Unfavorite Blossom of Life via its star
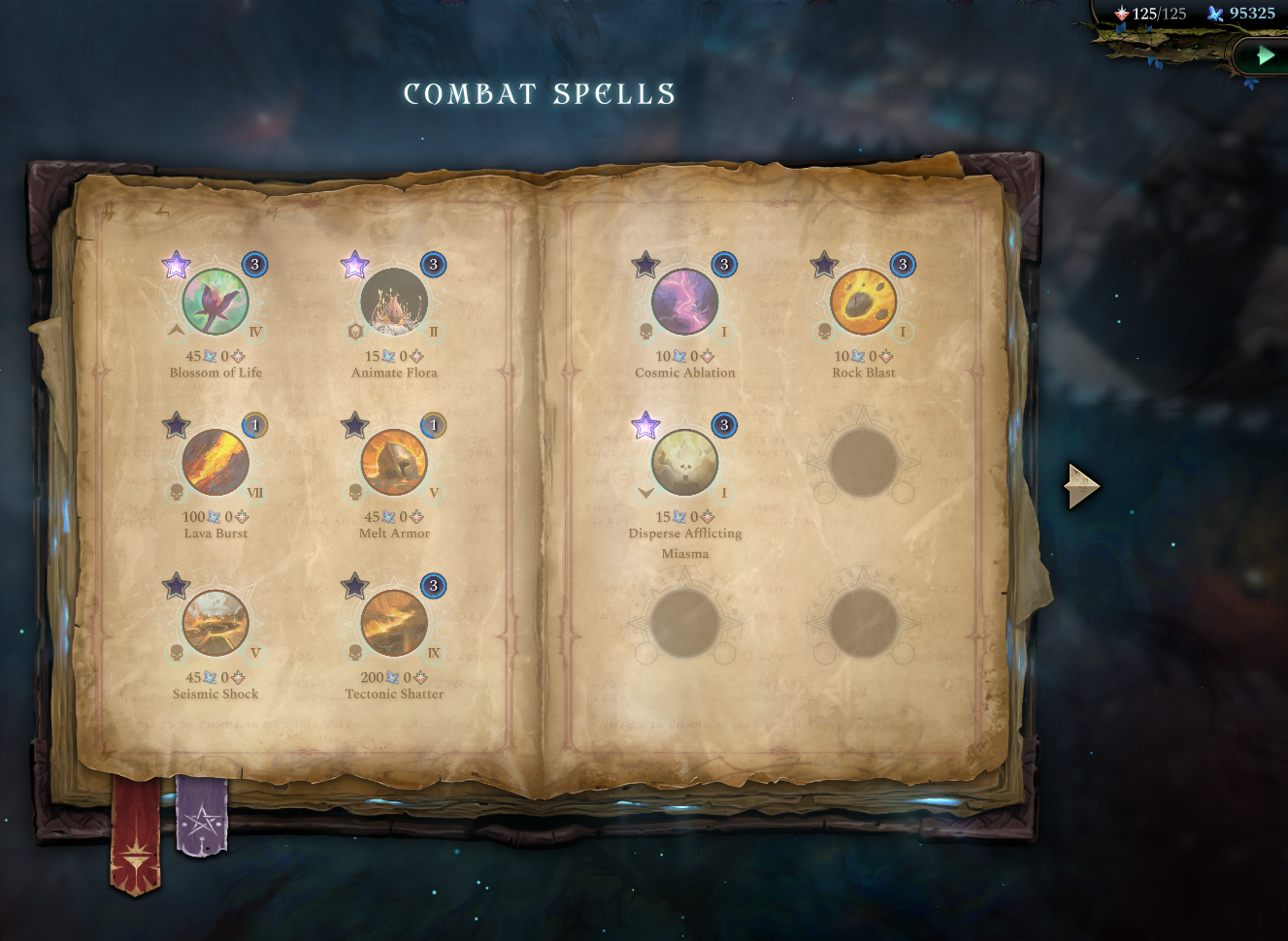1288x941 pixels. 176,263
